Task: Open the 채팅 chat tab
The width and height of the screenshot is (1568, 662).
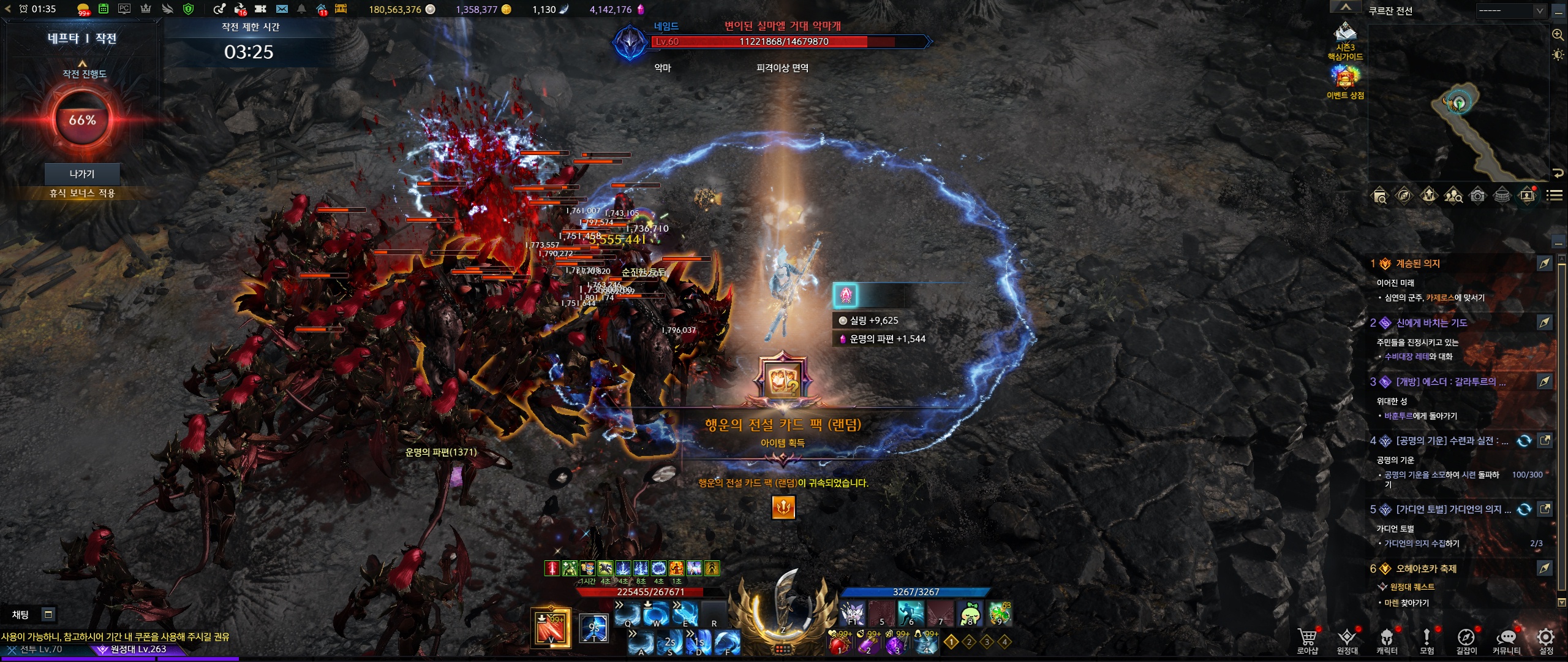Action: (21, 614)
